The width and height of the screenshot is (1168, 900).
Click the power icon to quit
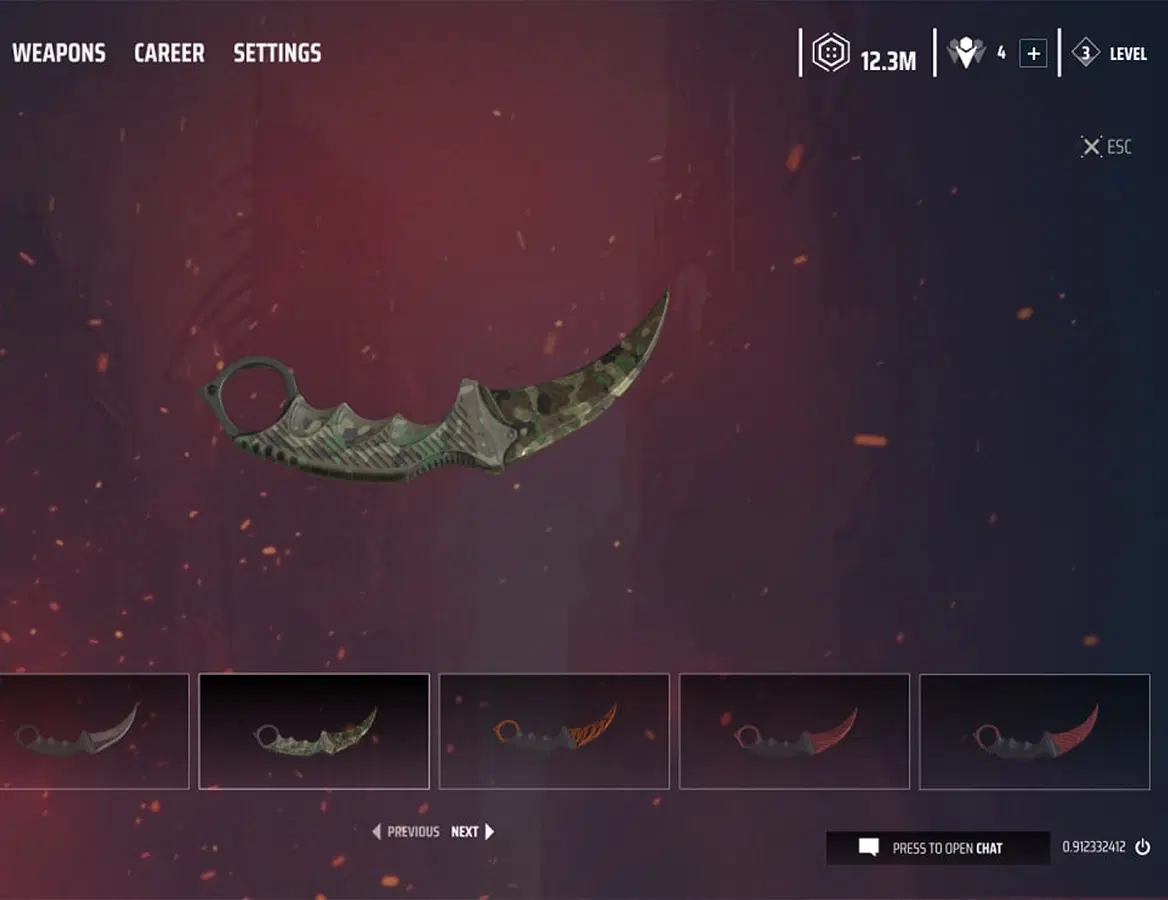1143,847
